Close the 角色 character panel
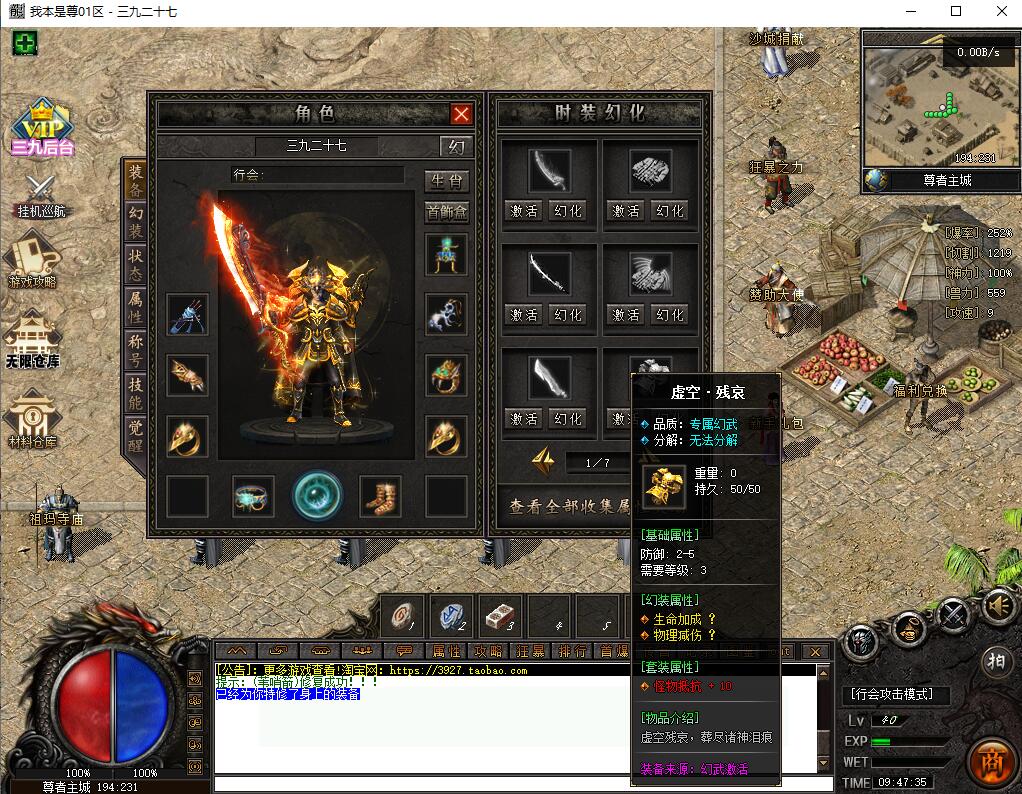The image size is (1022, 794). pyautogui.click(x=461, y=114)
